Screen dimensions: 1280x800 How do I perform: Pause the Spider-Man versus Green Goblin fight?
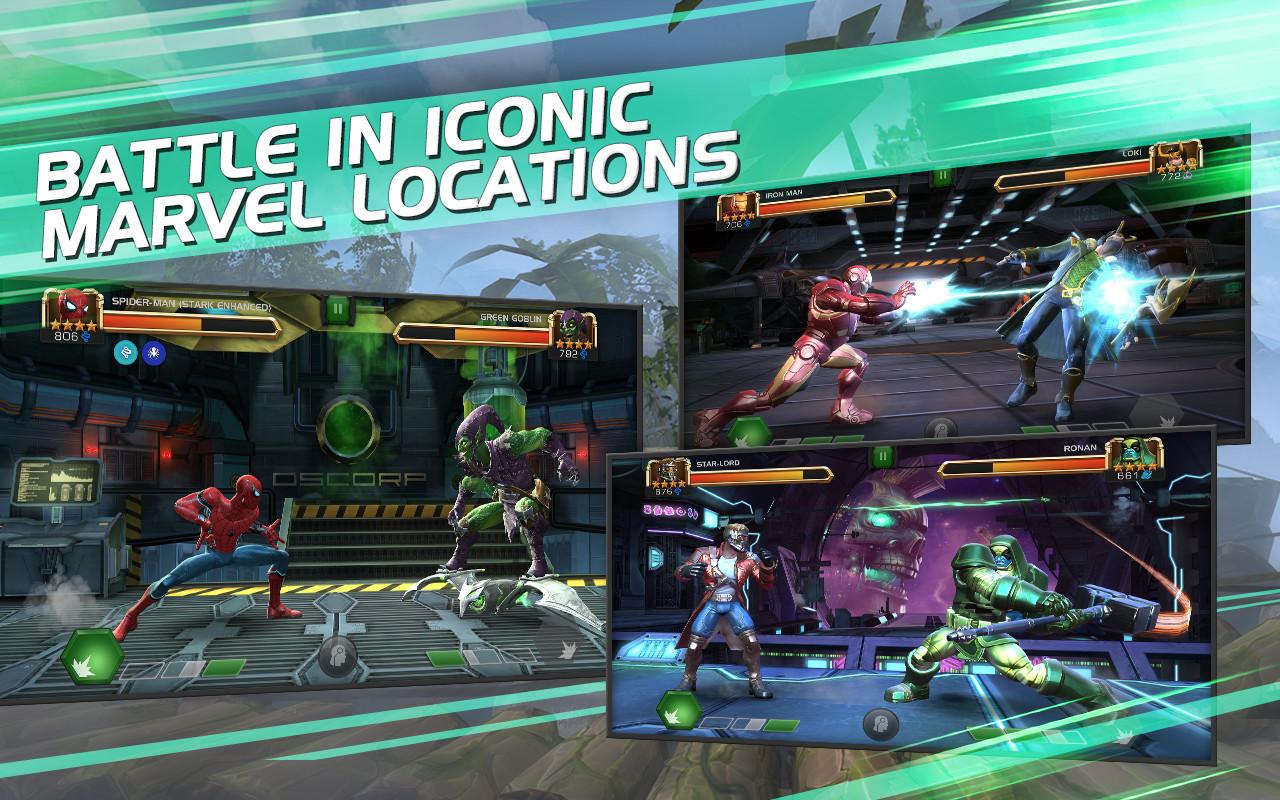coord(338,308)
